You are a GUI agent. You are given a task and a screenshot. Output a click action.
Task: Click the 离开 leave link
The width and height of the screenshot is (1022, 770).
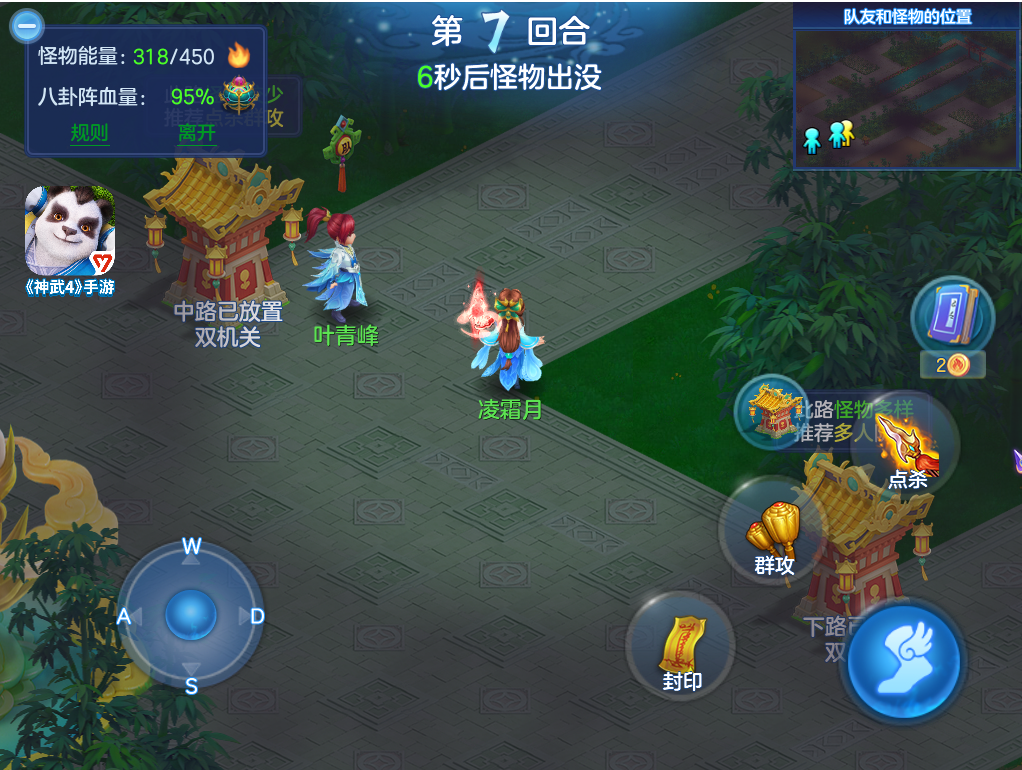(x=196, y=133)
